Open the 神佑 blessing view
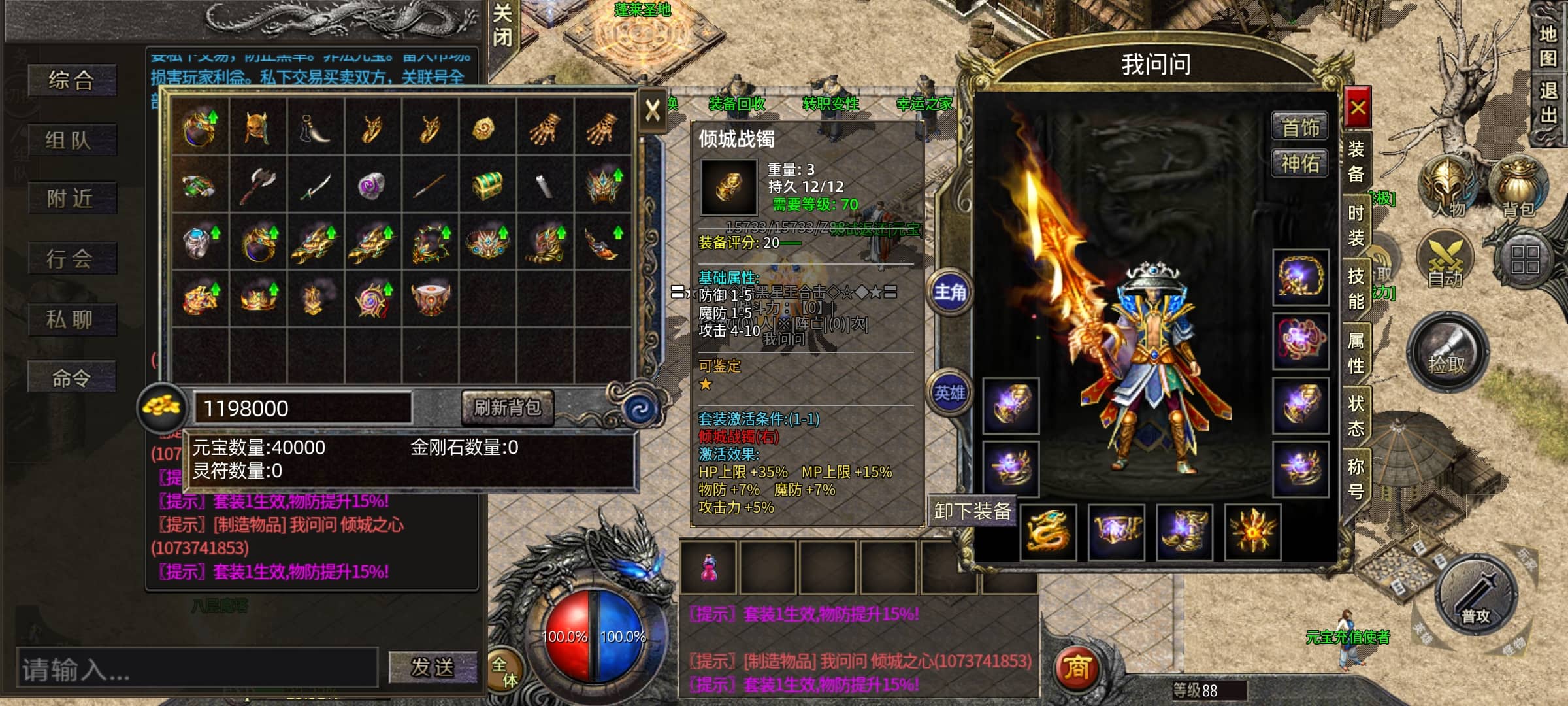Viewport: 1568px width, 706px height. [x=1299, y=163]
